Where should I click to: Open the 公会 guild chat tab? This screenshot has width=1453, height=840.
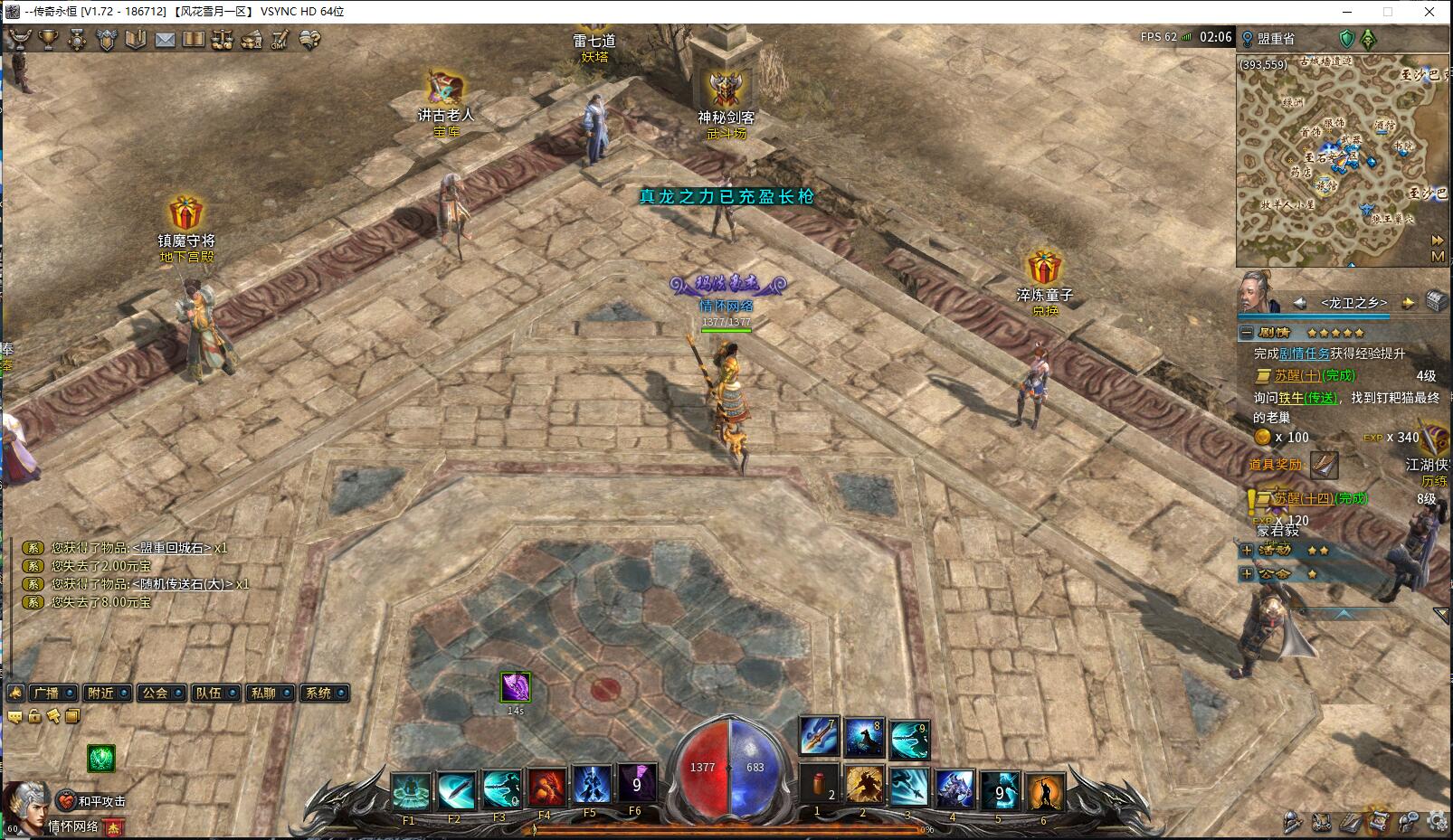point(161,694)
